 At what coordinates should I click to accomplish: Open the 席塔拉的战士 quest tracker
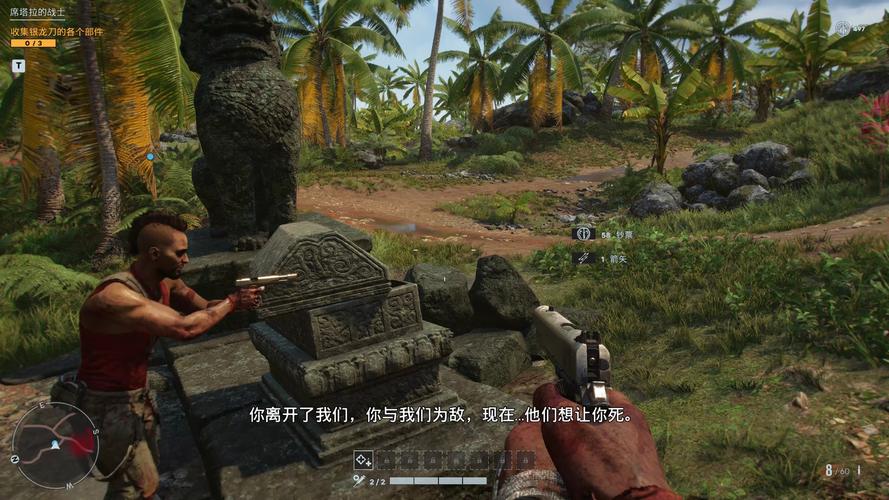(x=38, y=12)
